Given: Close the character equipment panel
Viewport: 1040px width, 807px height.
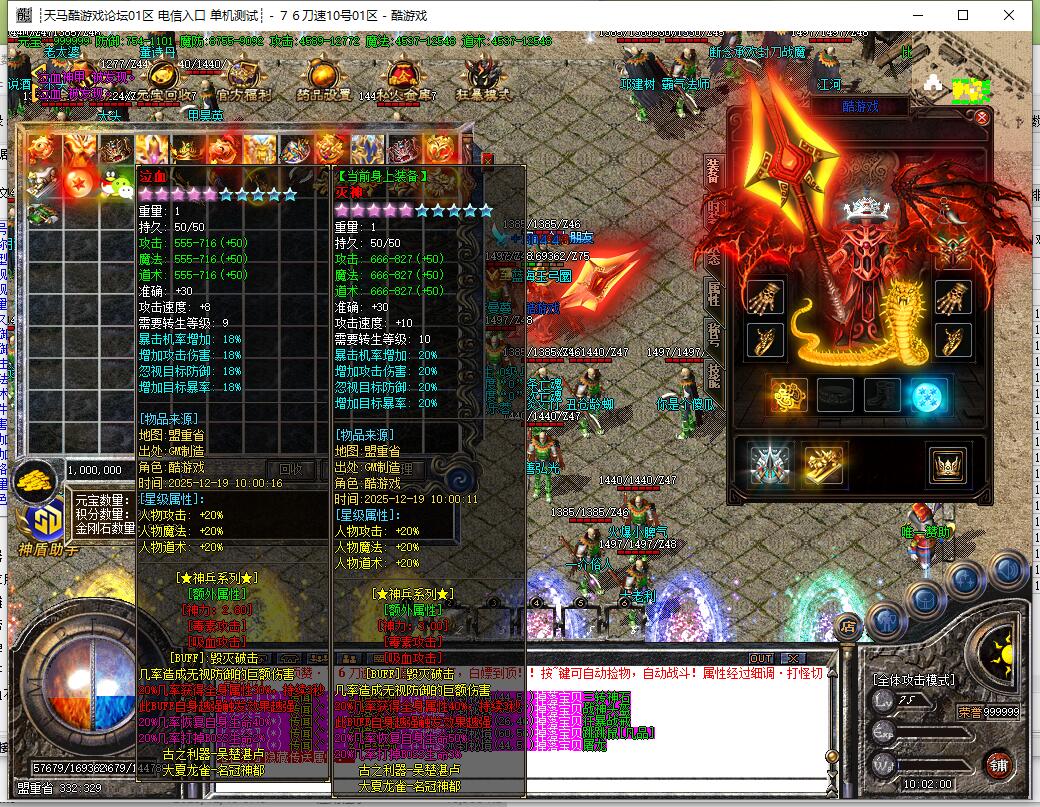Looking at the screenshot, I should coord(982,118).
